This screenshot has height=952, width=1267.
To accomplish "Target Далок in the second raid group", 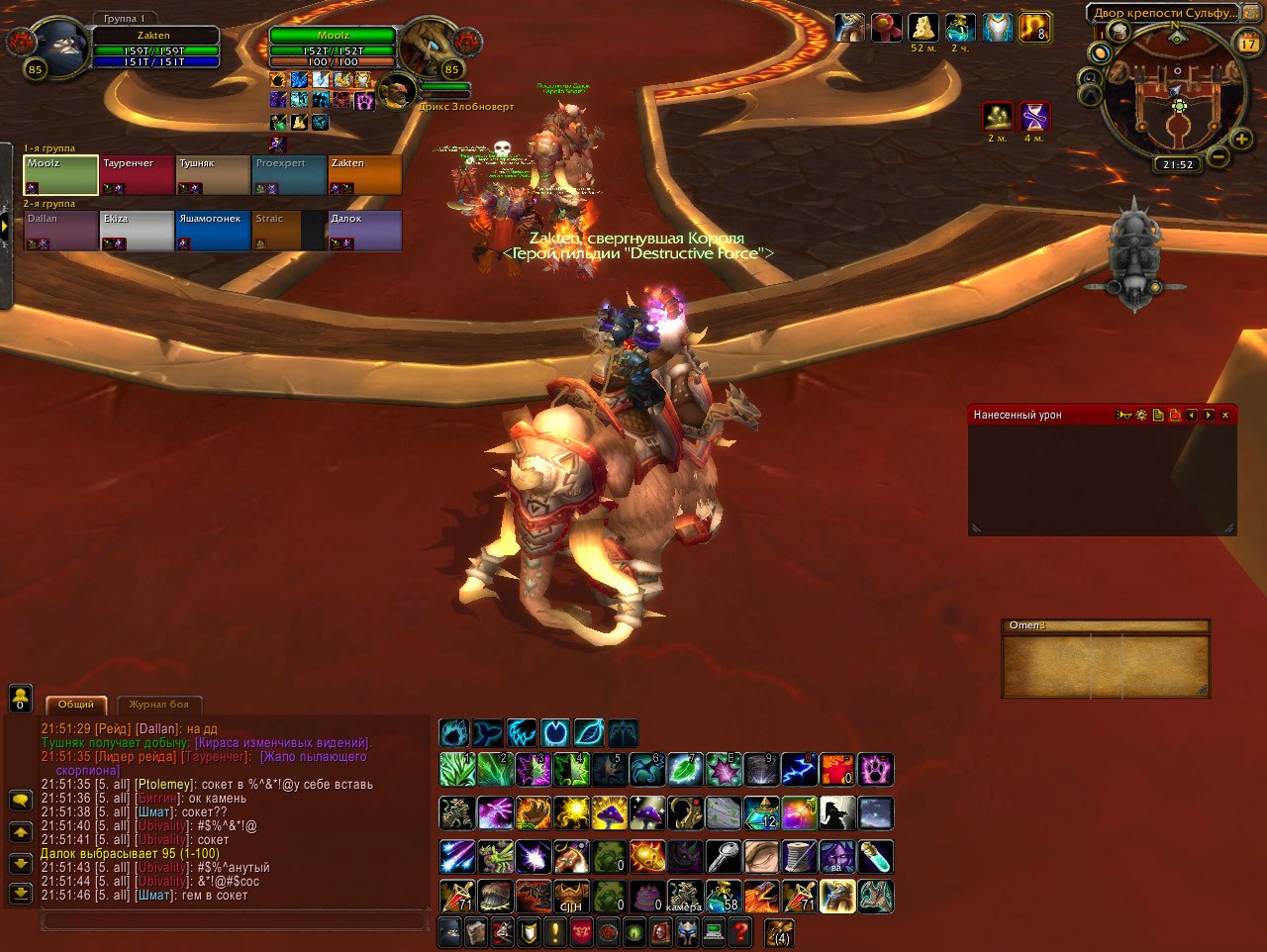I will tap(364, 231).
